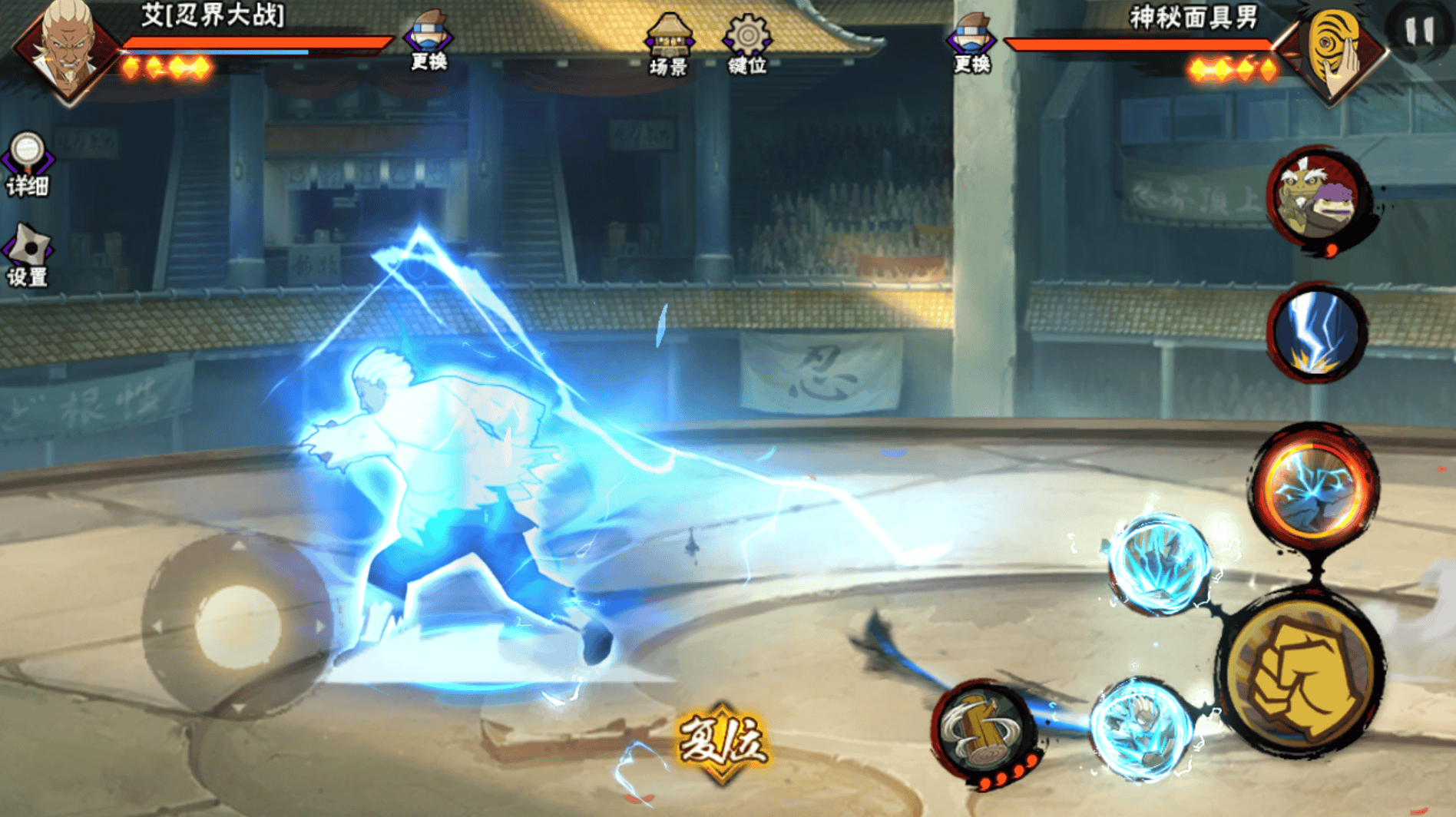Activate the lightning bolt scroll skill
The height and width of the screenshot is (817, 1456).
tap(1316, 332)
